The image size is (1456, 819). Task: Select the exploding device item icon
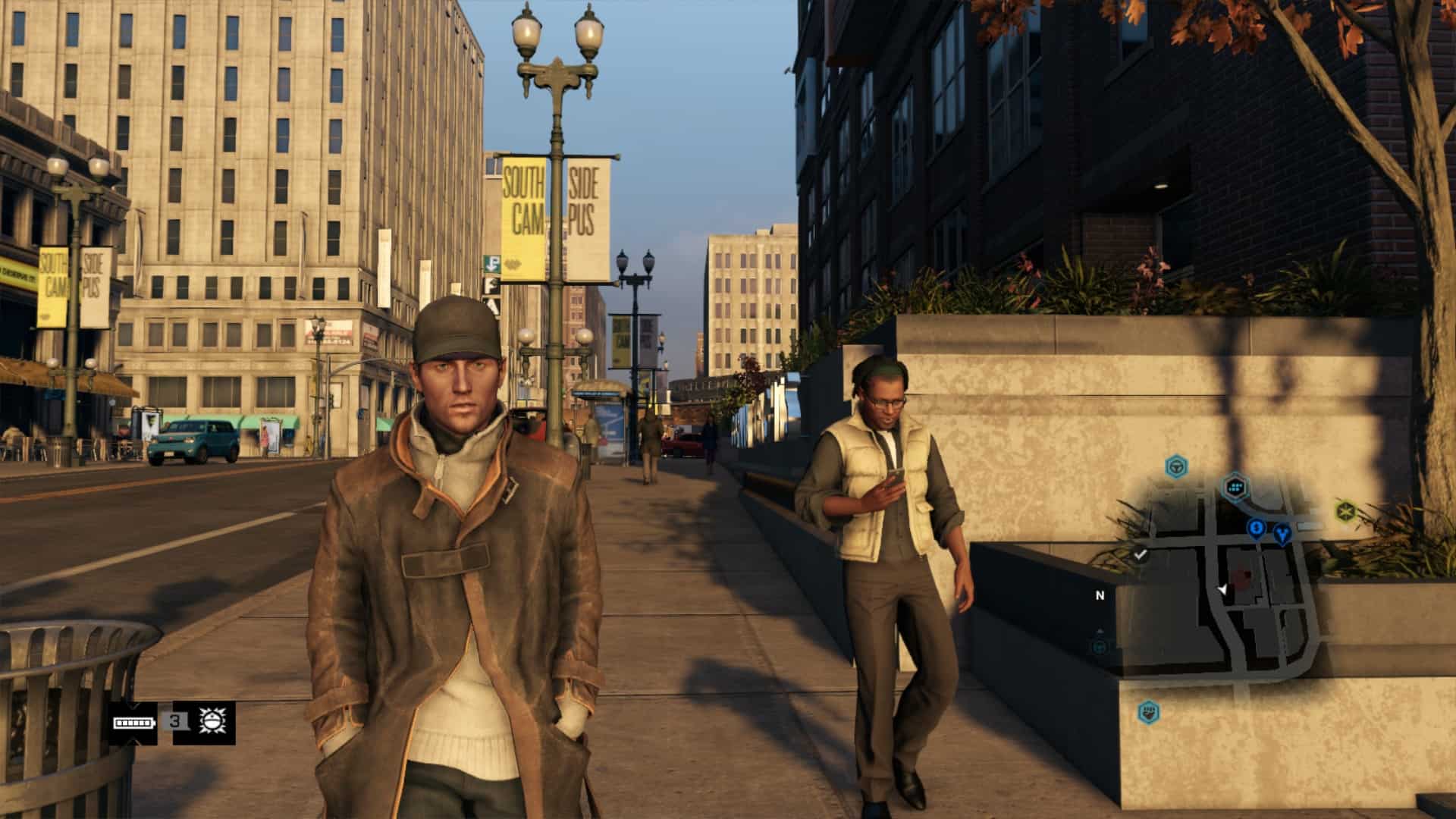coord(211,722)
